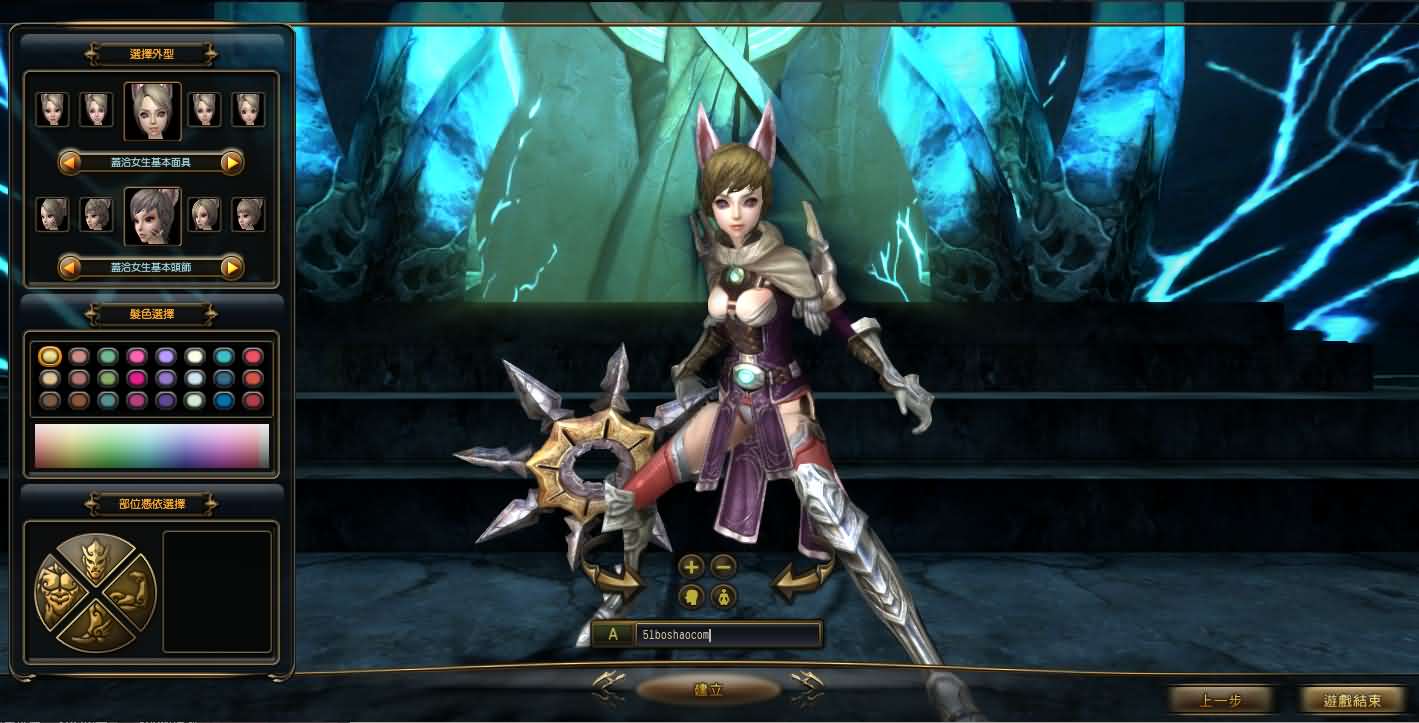
Task: Click the minus icon to zoom out
Action: (721, 567)
